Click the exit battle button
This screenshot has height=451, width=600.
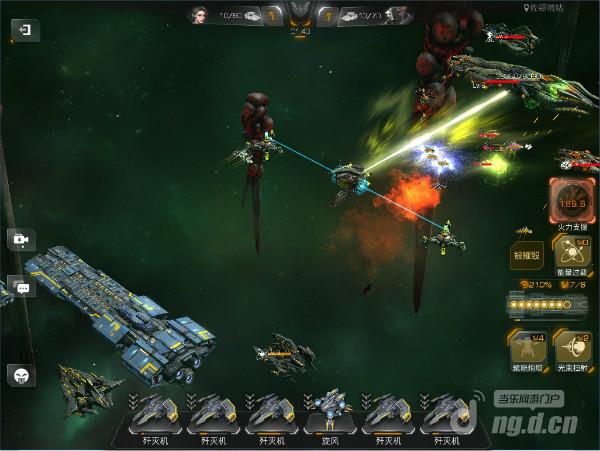pyautogui.click(x=24, y=31)
